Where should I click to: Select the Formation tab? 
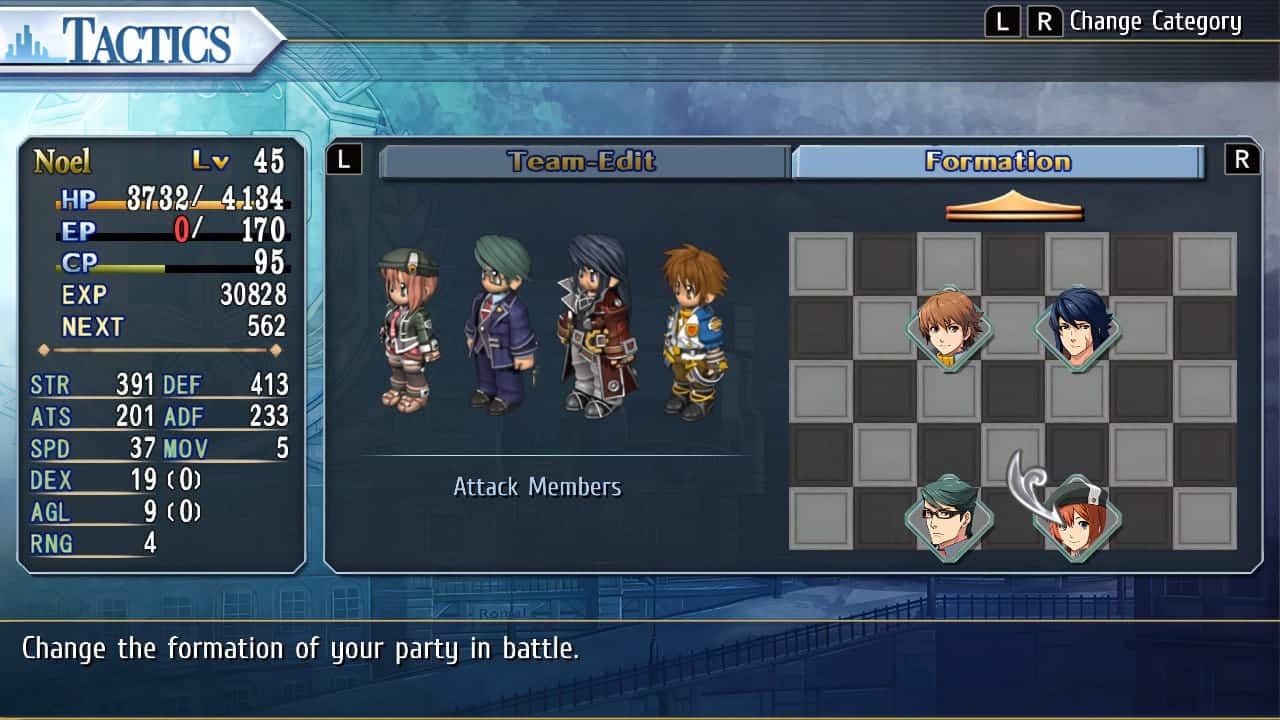tap(997, 162)
